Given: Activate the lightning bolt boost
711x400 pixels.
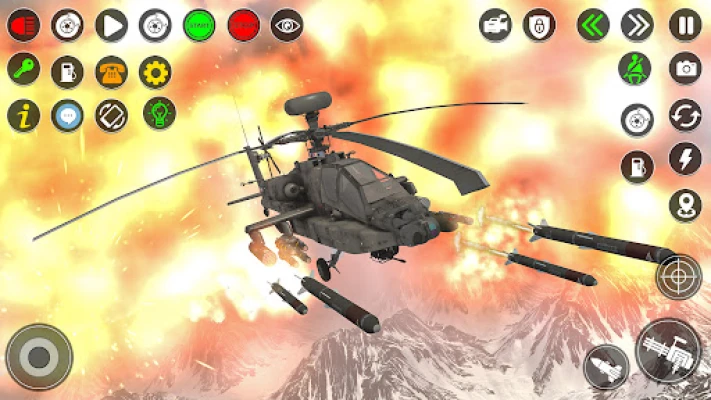Looking at the screenshot, I should [685, 159].
